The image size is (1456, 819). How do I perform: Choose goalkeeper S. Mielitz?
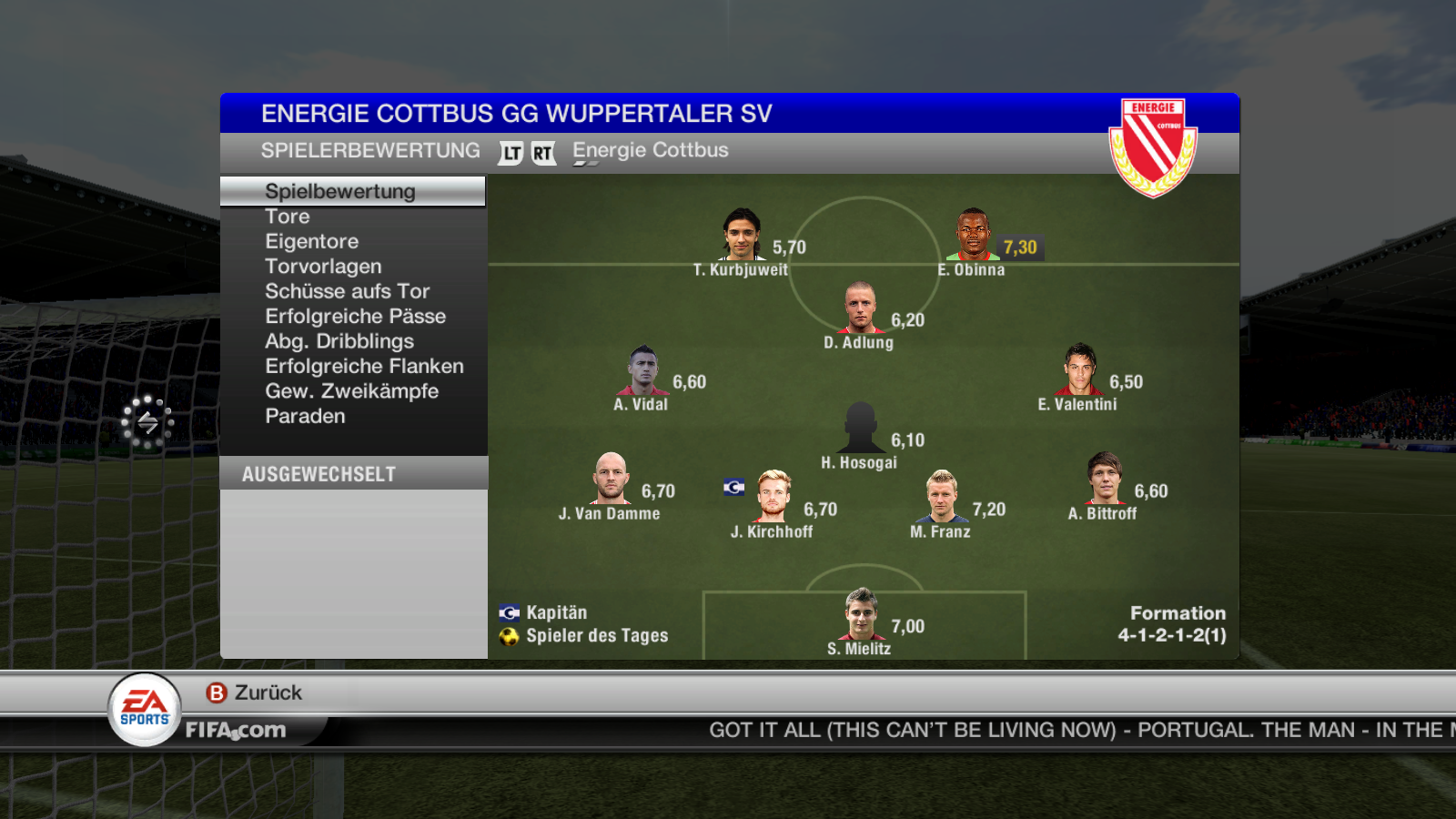[x=860, y=614]
